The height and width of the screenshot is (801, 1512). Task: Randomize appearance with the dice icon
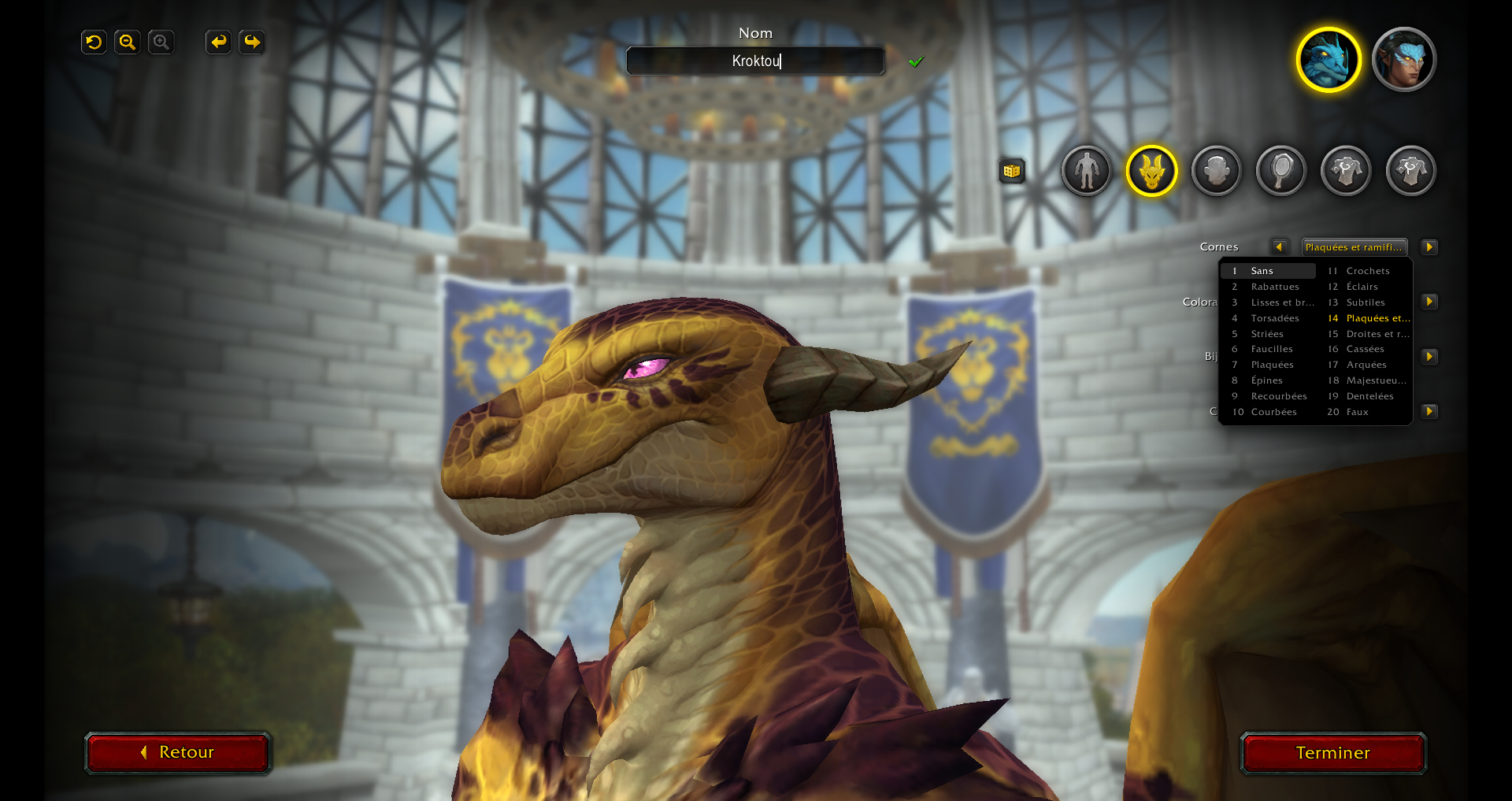pyautogui.click(x=1012, y=170)
